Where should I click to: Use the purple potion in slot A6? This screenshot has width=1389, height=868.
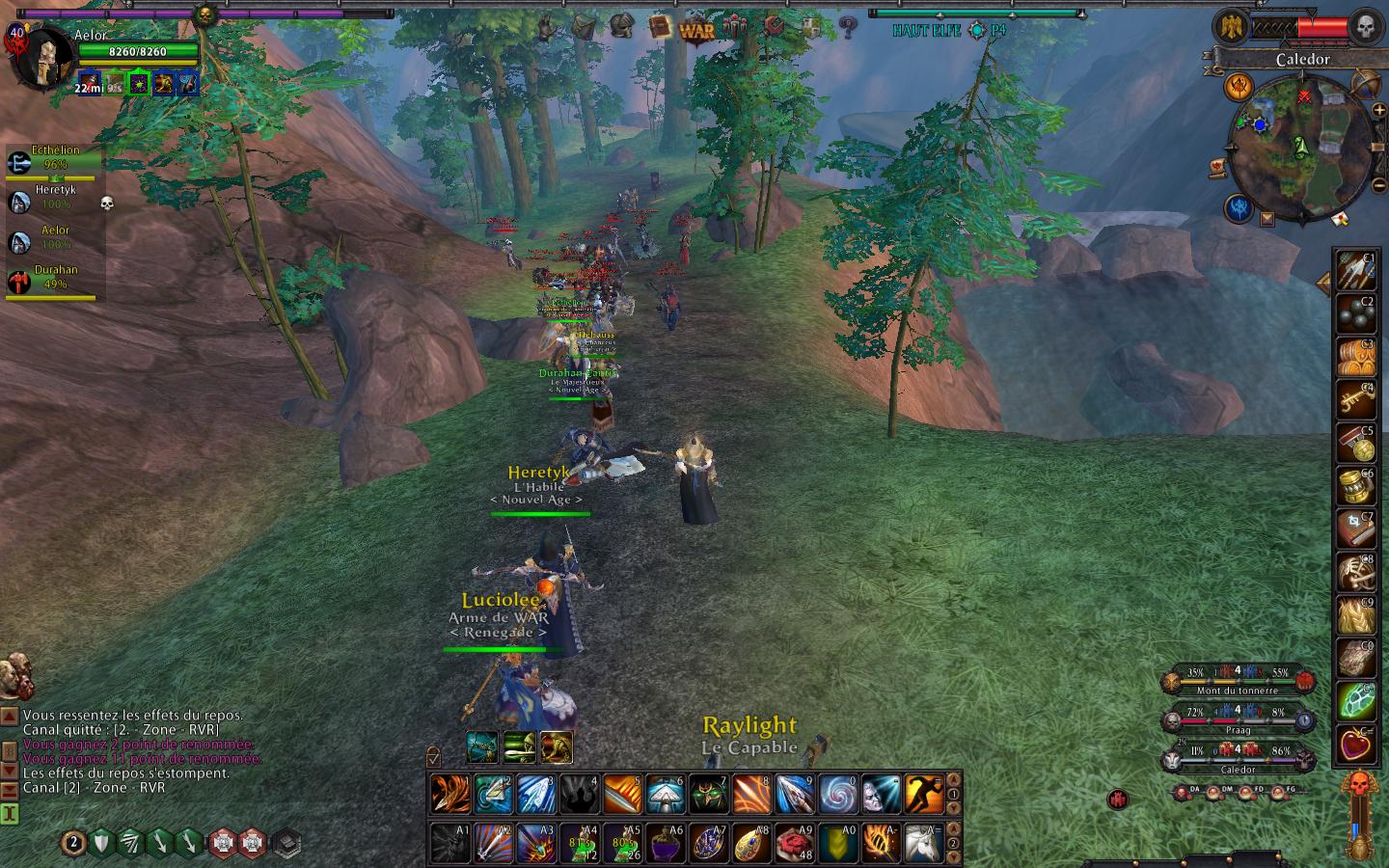(665, 842)
